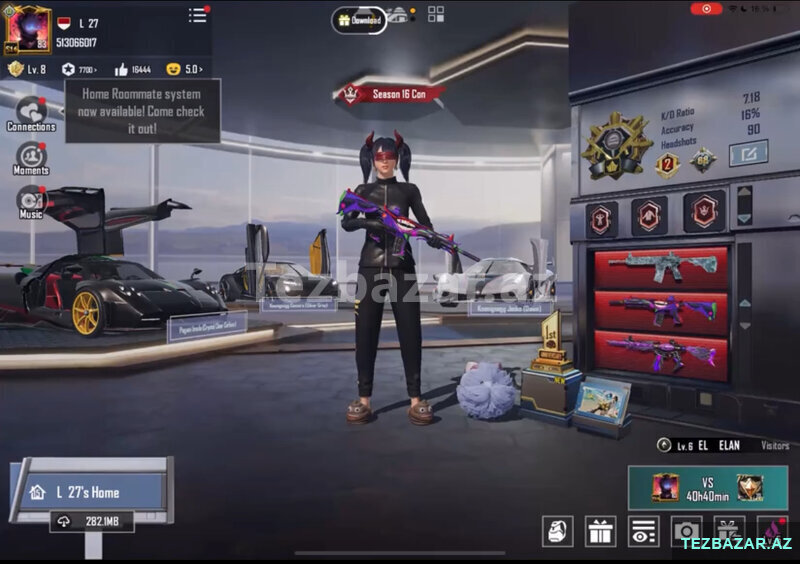Open L 27's Home button
The image size is (800, 564).
pos(91,492)
